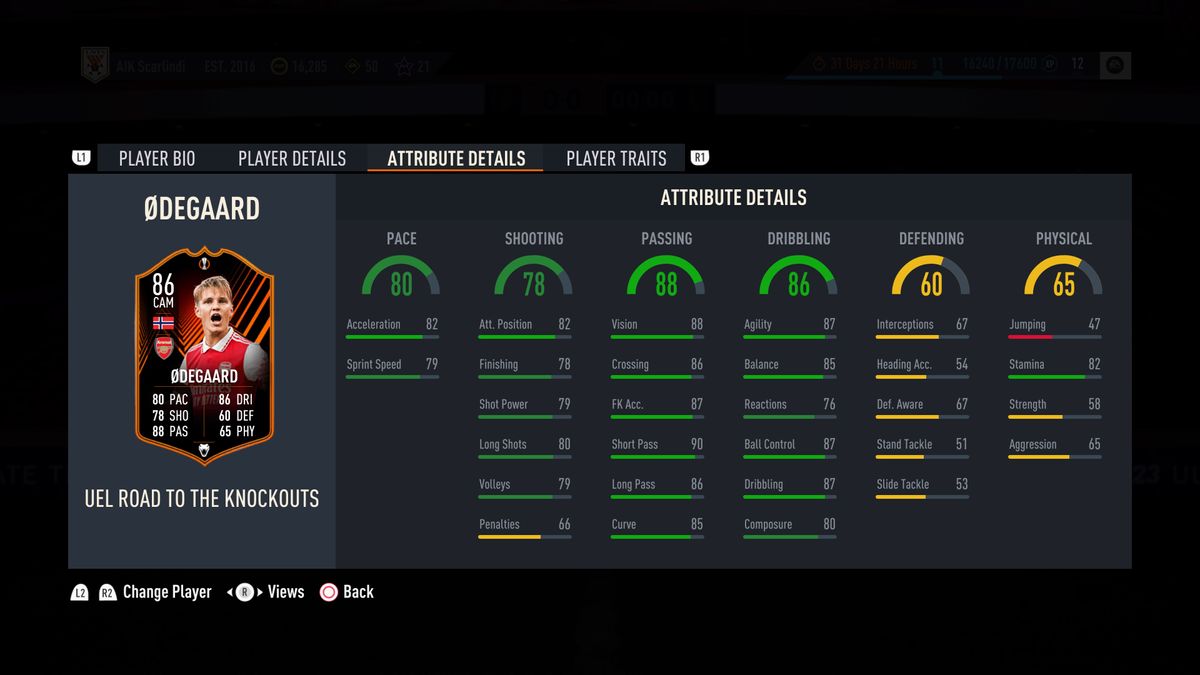
Task: Select the Attribute Details tab
Action: (456, 158)
